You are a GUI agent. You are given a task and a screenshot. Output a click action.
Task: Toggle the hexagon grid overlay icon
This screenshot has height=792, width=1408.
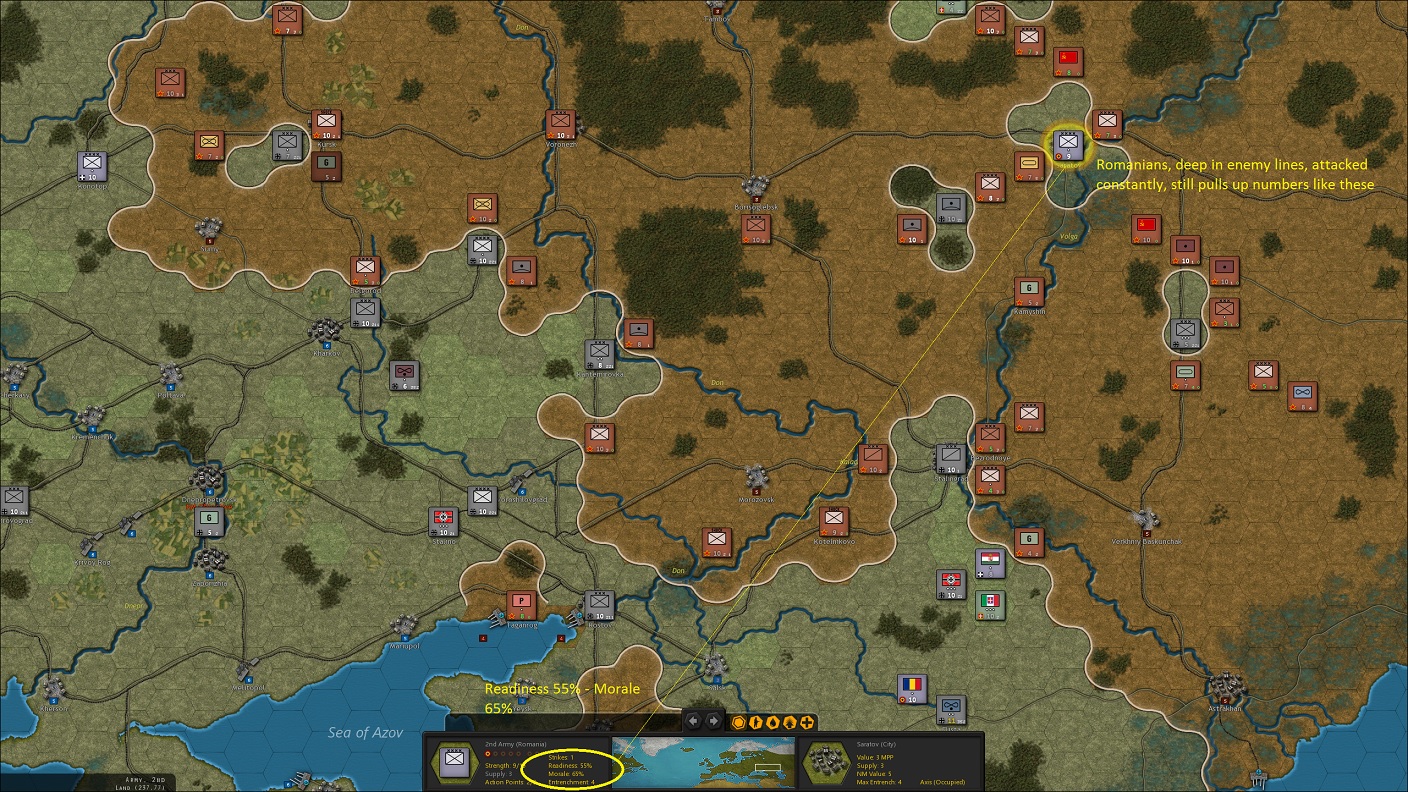coord(739,721)
